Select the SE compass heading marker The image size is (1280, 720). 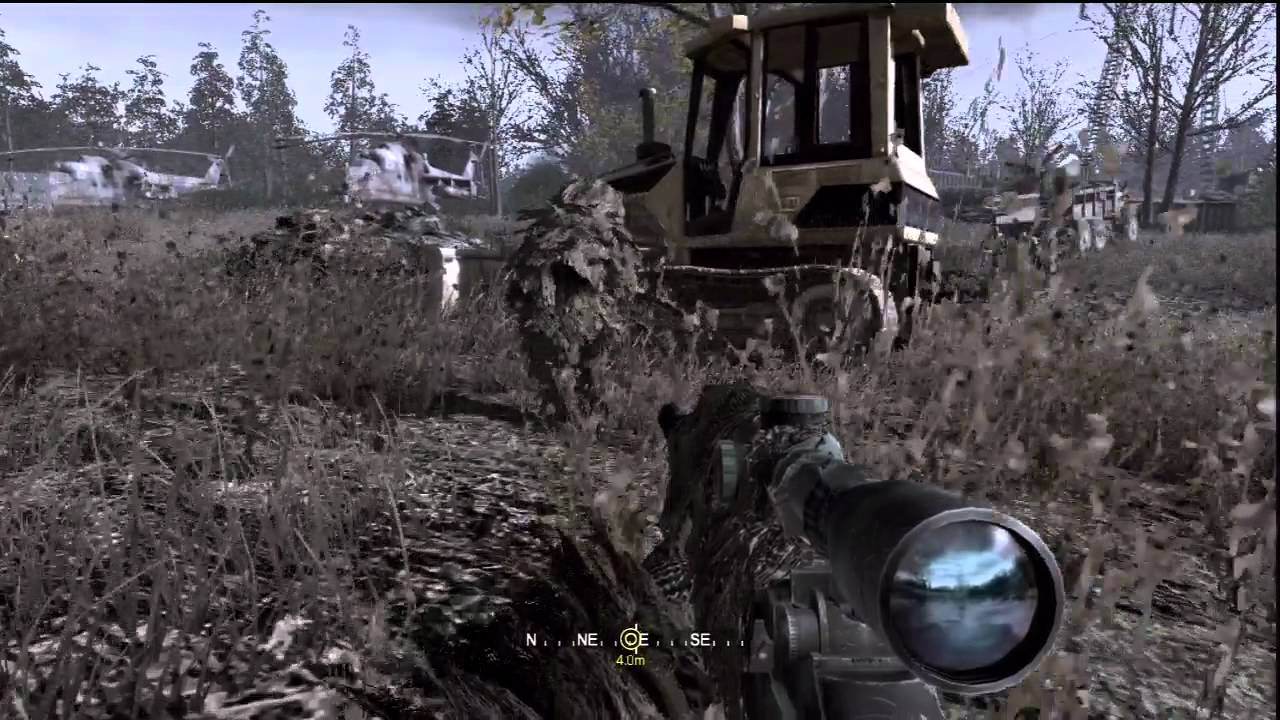click(700, 640)
